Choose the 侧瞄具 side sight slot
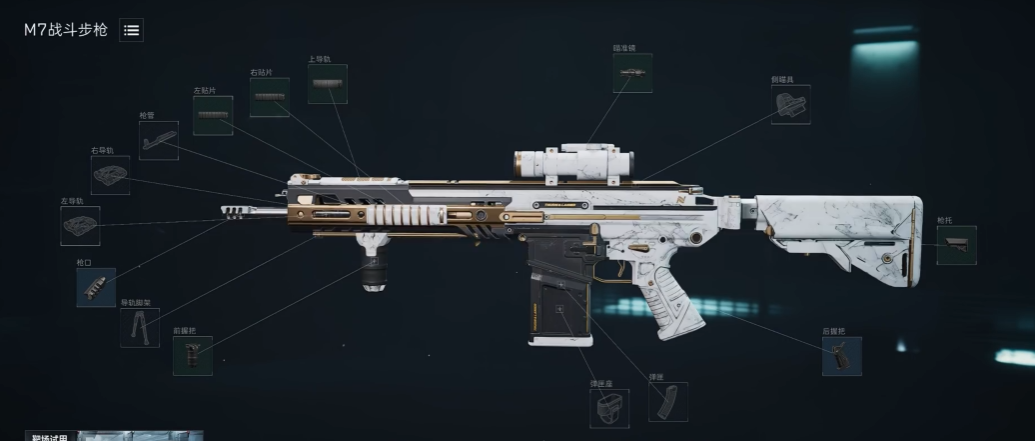 click(790, 104)
